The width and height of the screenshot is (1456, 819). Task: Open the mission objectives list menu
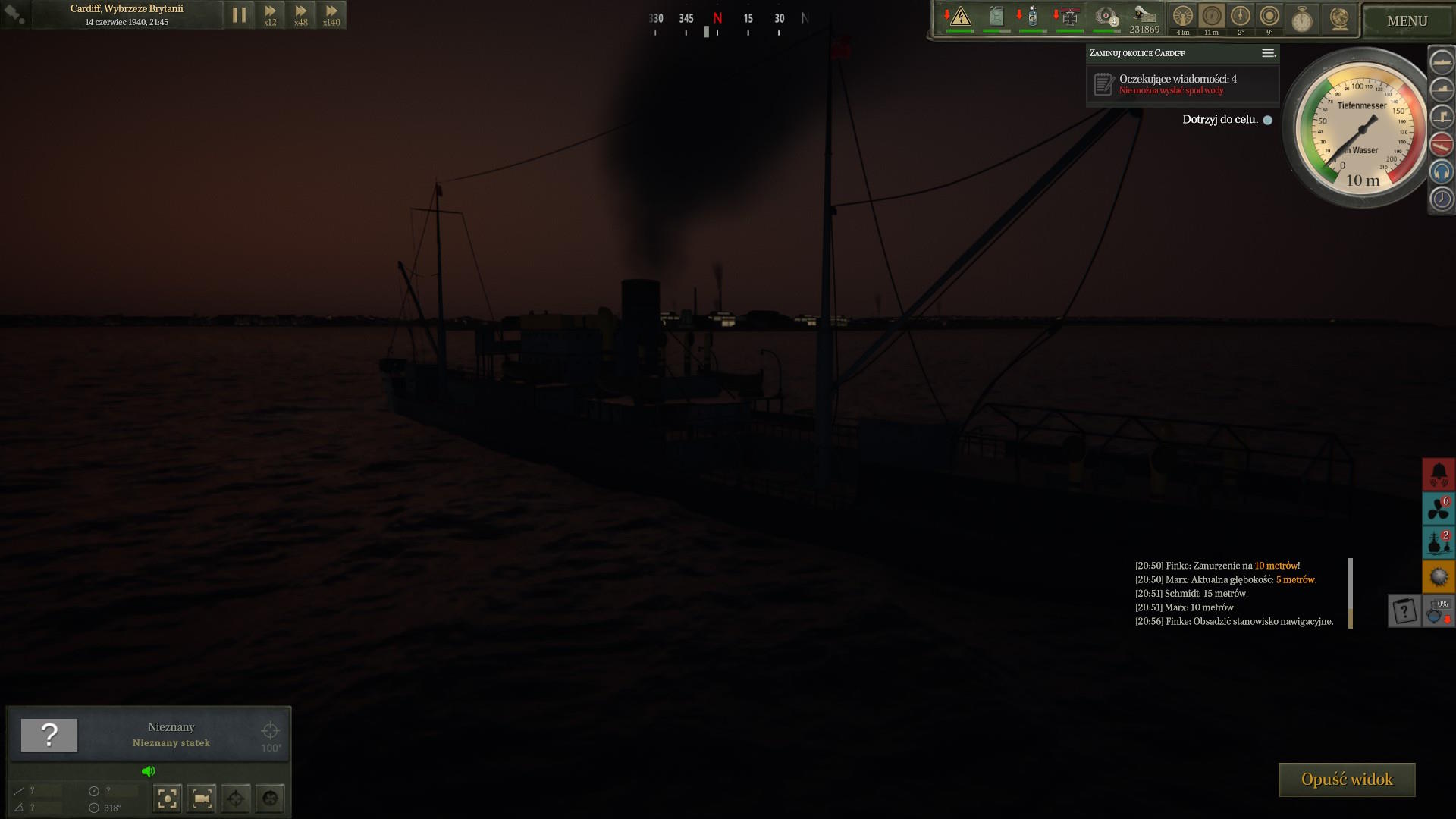[1268, 53]
